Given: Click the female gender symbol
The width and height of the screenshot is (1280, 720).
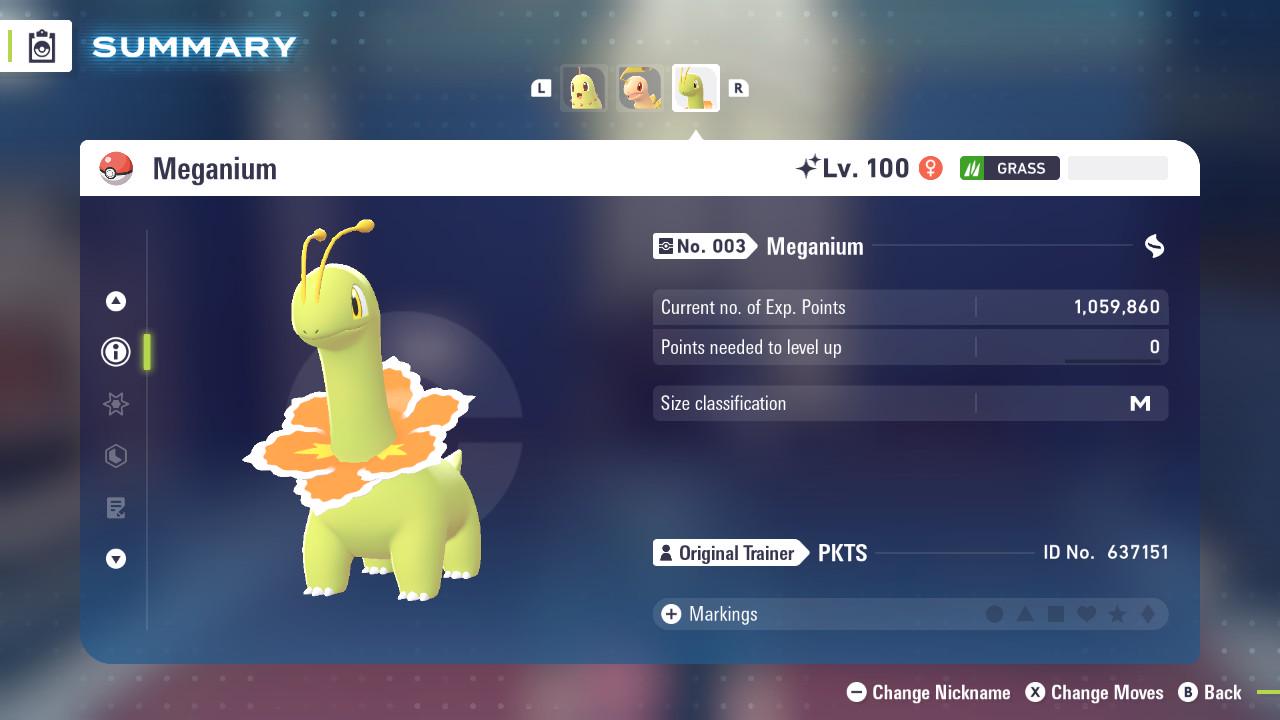Looking at the screenshot, I should pos(929,167).
